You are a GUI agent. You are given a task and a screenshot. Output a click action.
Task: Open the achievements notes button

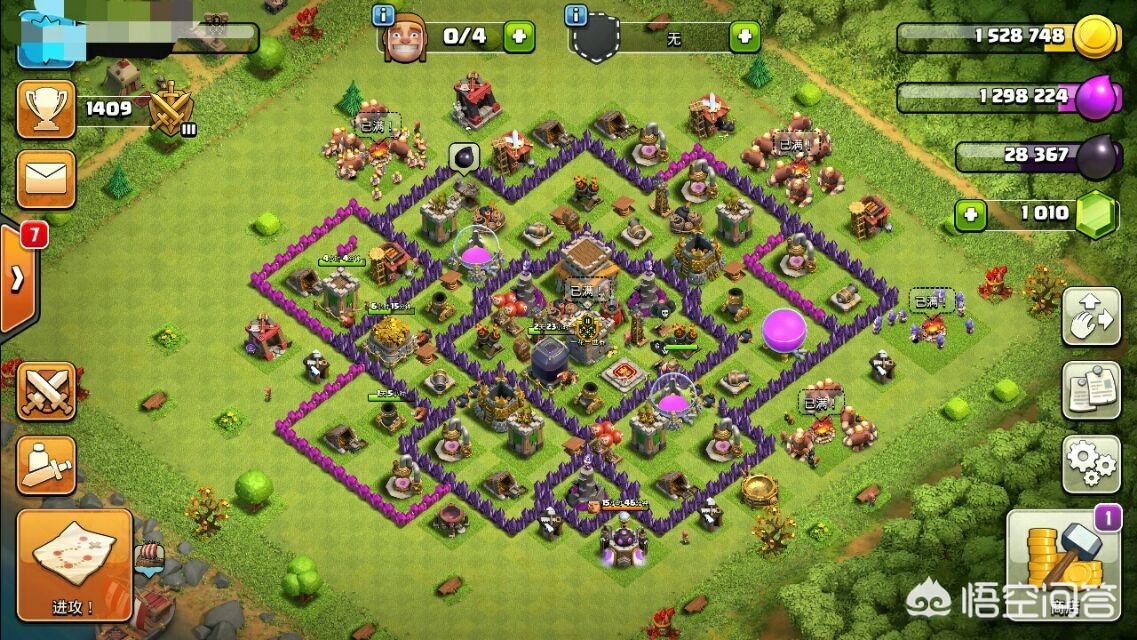pyautogui.click(x=1091, y=390)
